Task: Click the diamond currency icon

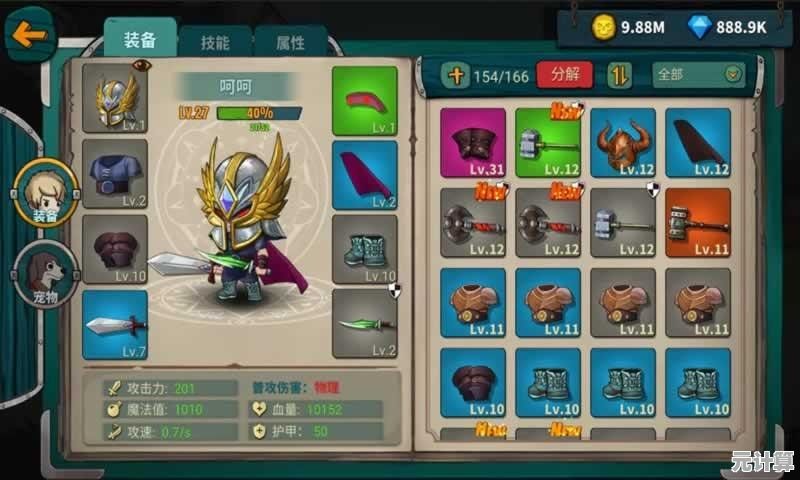Action: 700,27
